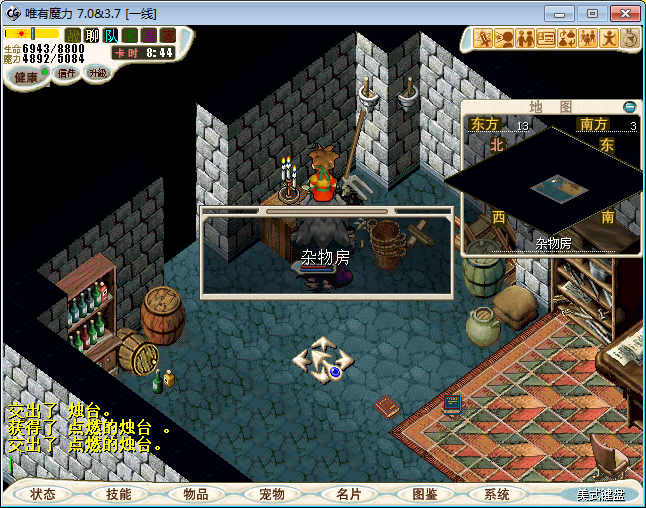Open the 状态 status menu
Viewport: 646px width, 508px height.
pyautogui.click(x=43, y=494)
